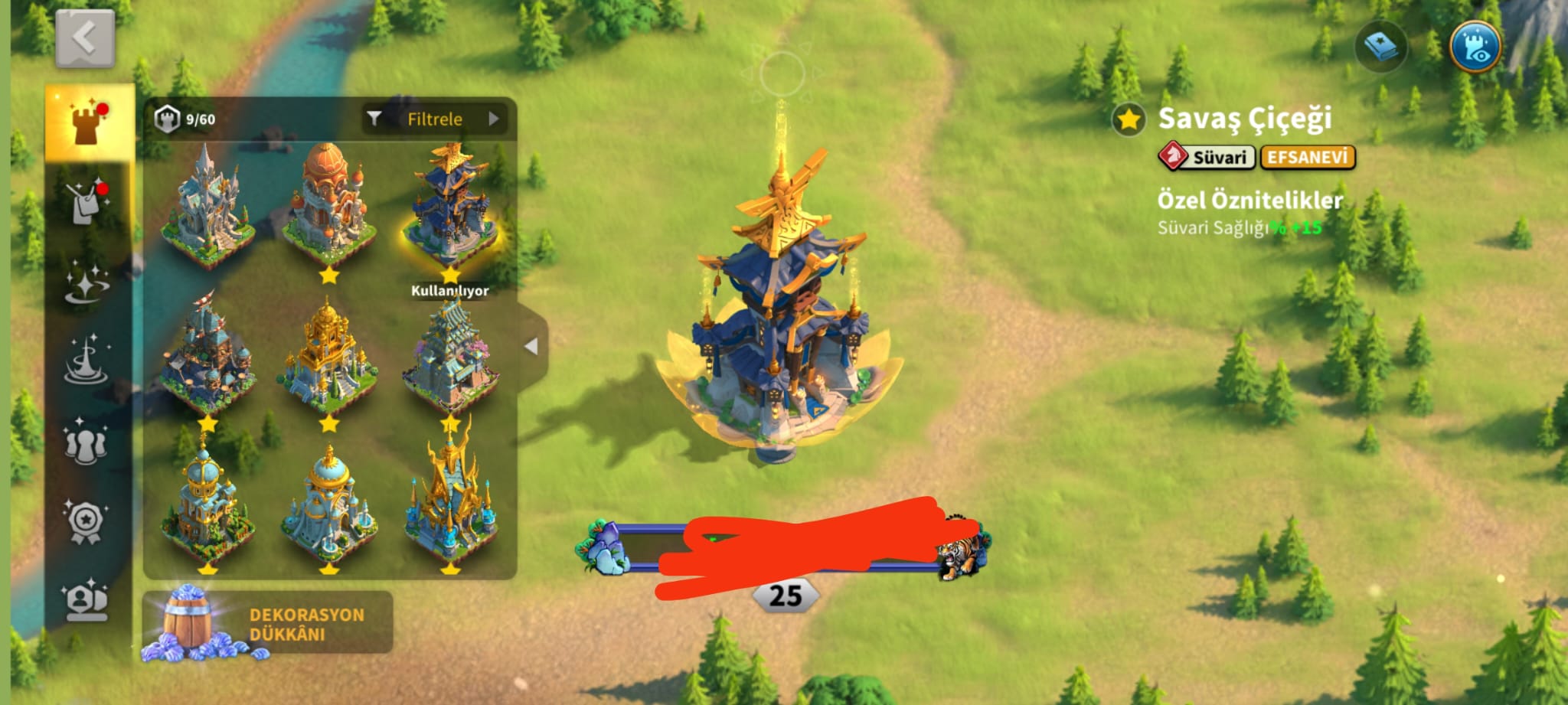Select the sparkle ring effects tab

[87, 282]
